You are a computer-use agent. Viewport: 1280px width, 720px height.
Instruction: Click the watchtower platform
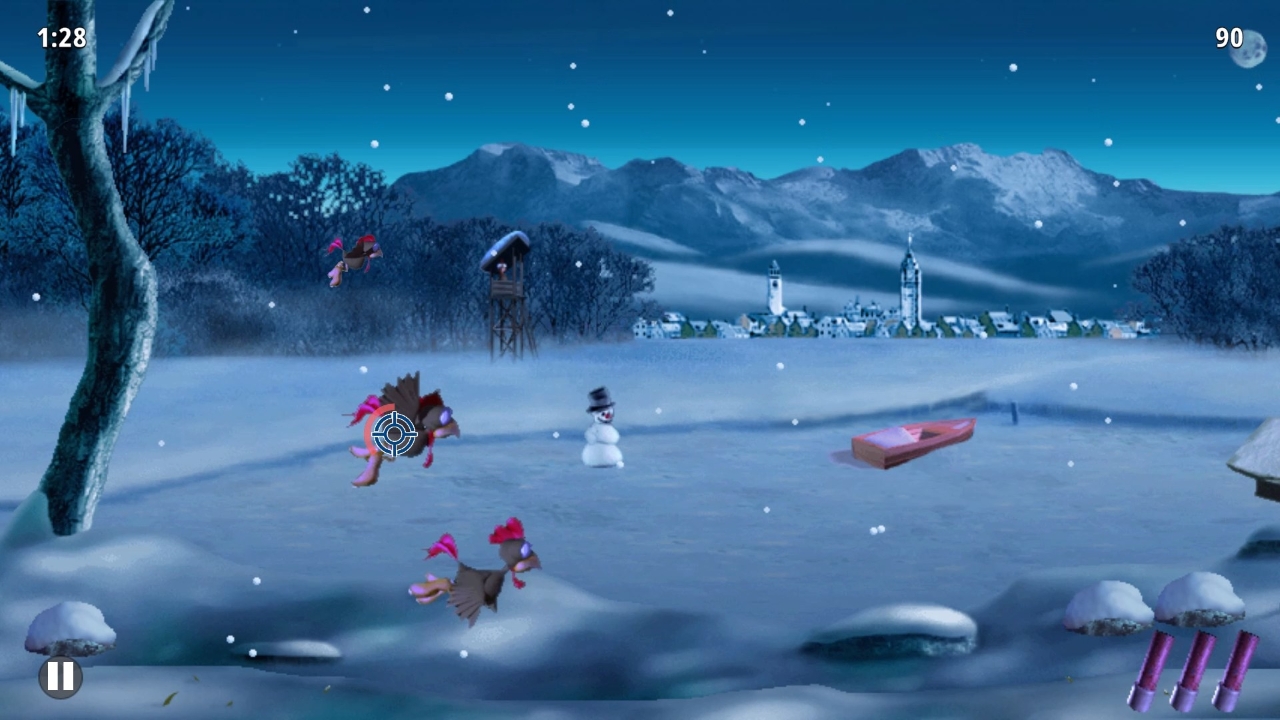pyautogui.click(x=508, y=290)
